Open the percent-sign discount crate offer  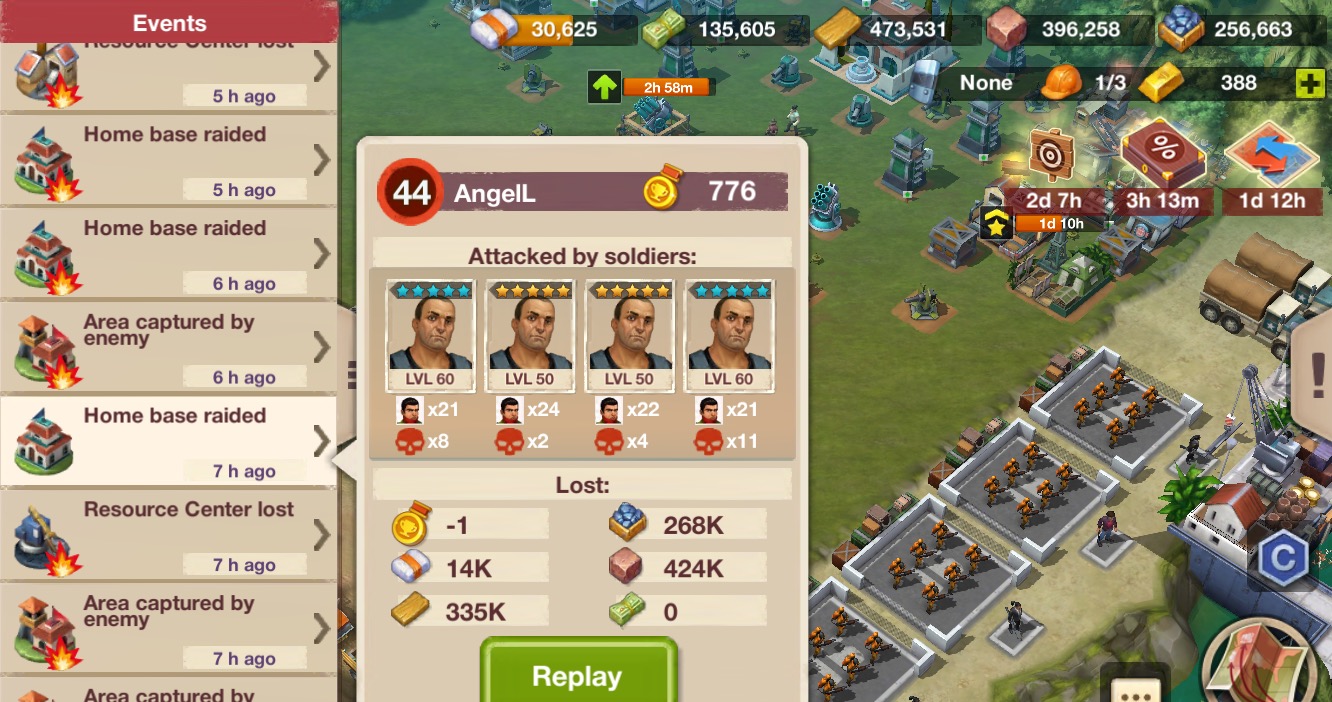coord(1162,155)
